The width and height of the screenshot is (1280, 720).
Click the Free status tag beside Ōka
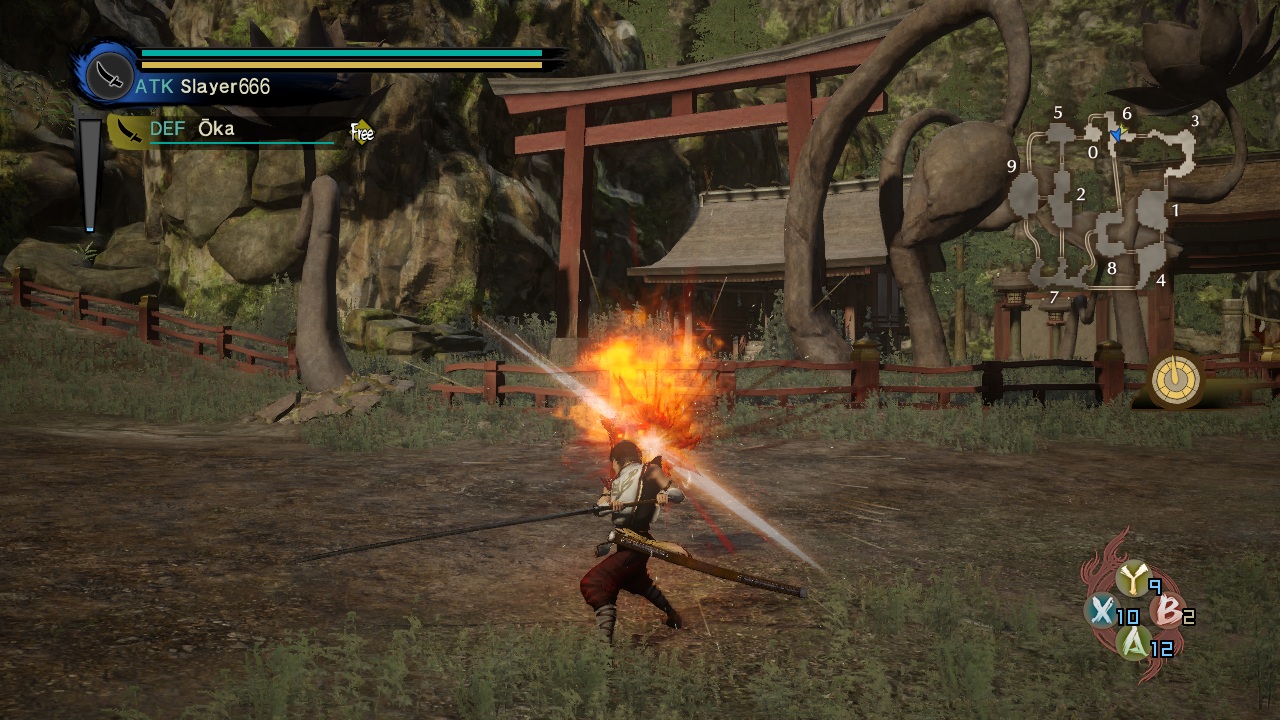click(x=361, y=132)
